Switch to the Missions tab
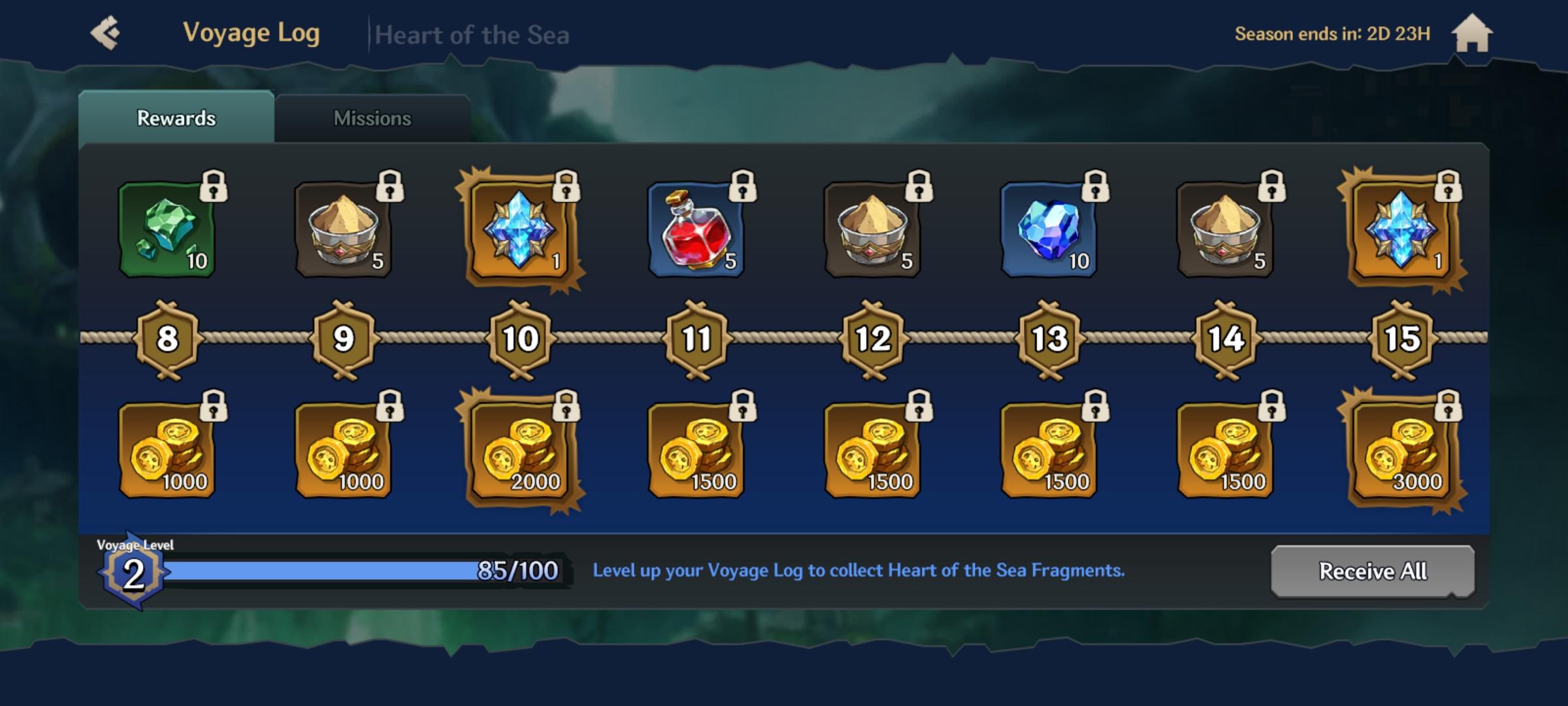The image size is (1568, 706). point(372,118)
